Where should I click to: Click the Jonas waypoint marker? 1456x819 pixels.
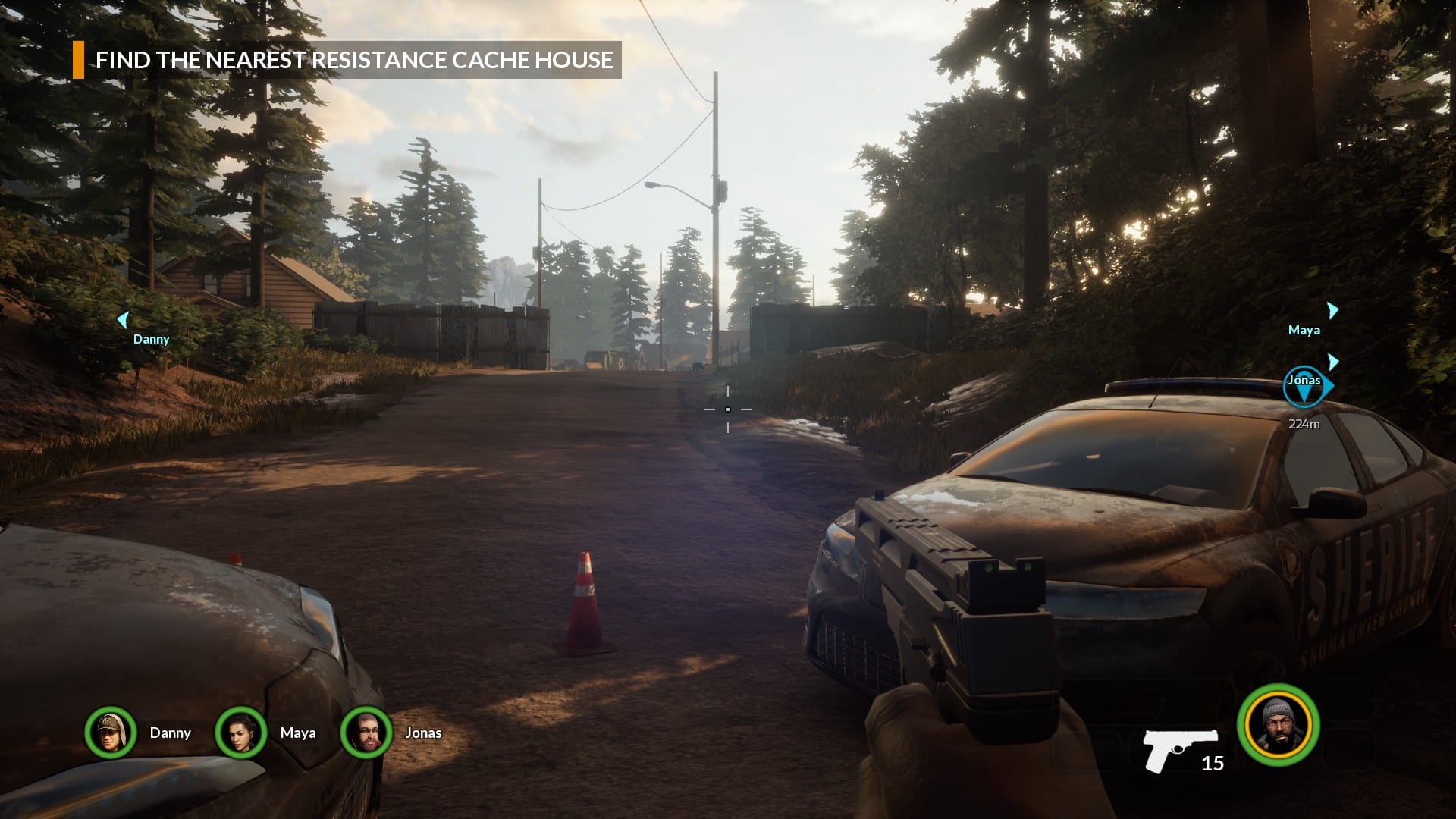1304,387
